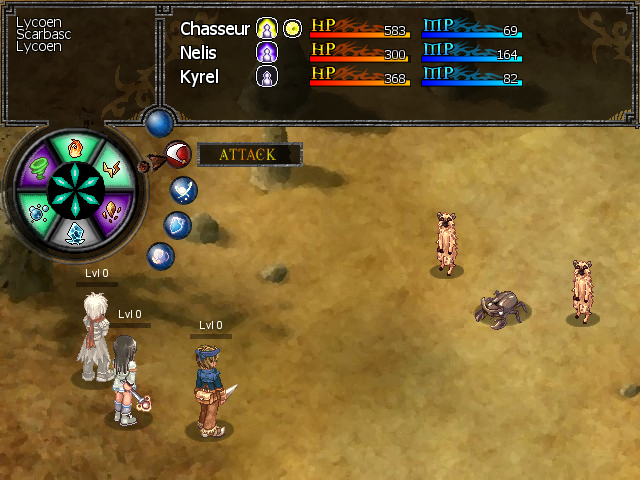The width and height of the screenshot is (640, 480).
Task: Select the orange earth rocks element
Action: coord(111,211)
